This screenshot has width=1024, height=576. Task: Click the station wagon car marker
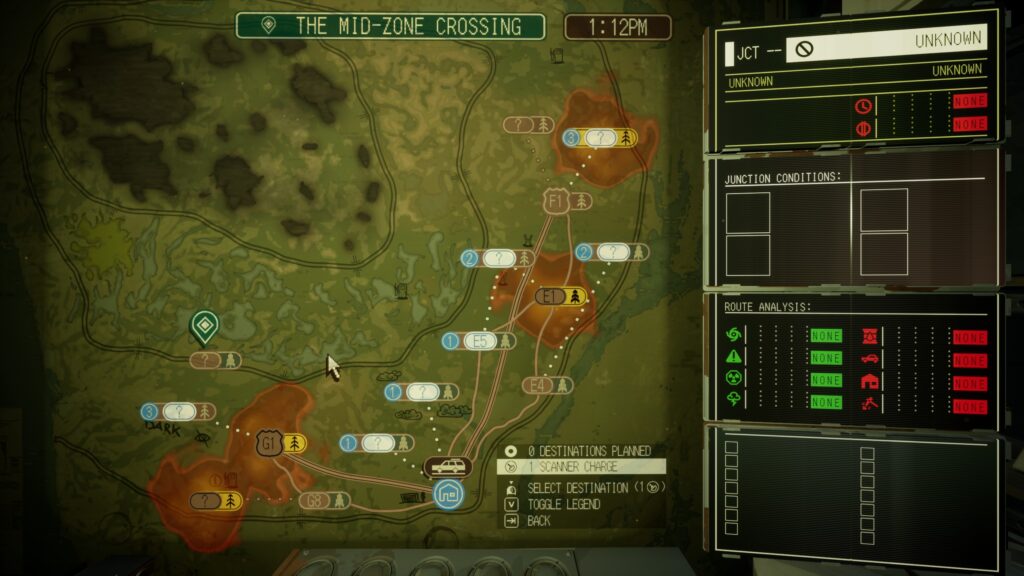[x=447, y=466]
